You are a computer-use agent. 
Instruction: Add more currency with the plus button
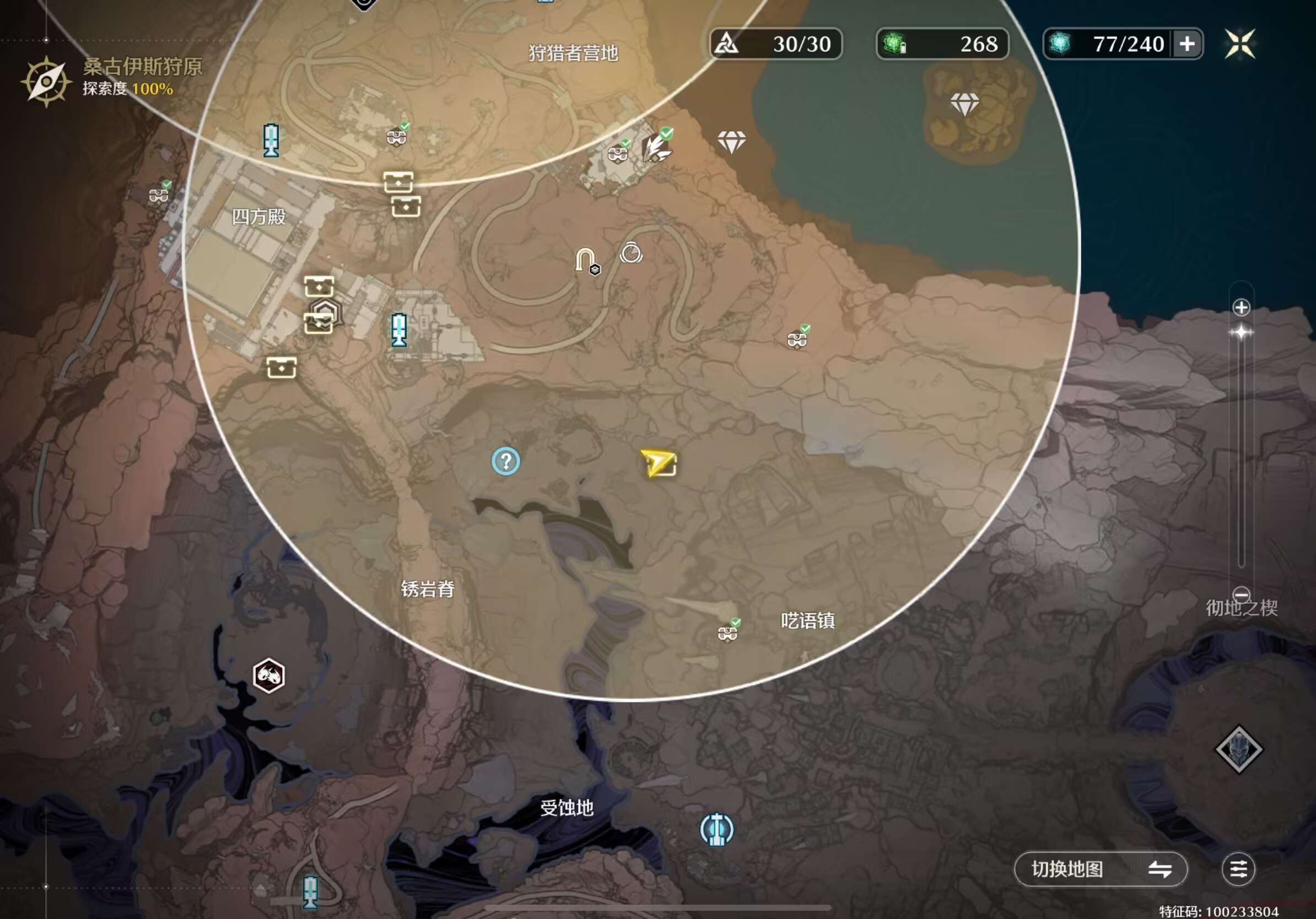point(1187,44)
